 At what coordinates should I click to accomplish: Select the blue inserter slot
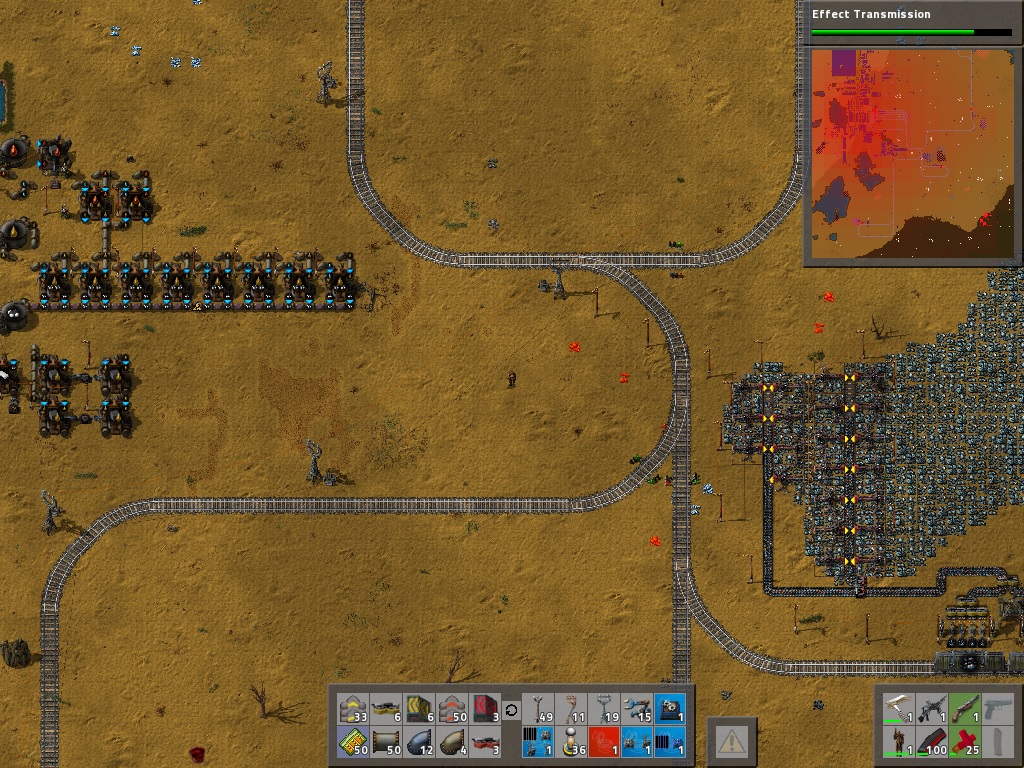pos(637,709)
